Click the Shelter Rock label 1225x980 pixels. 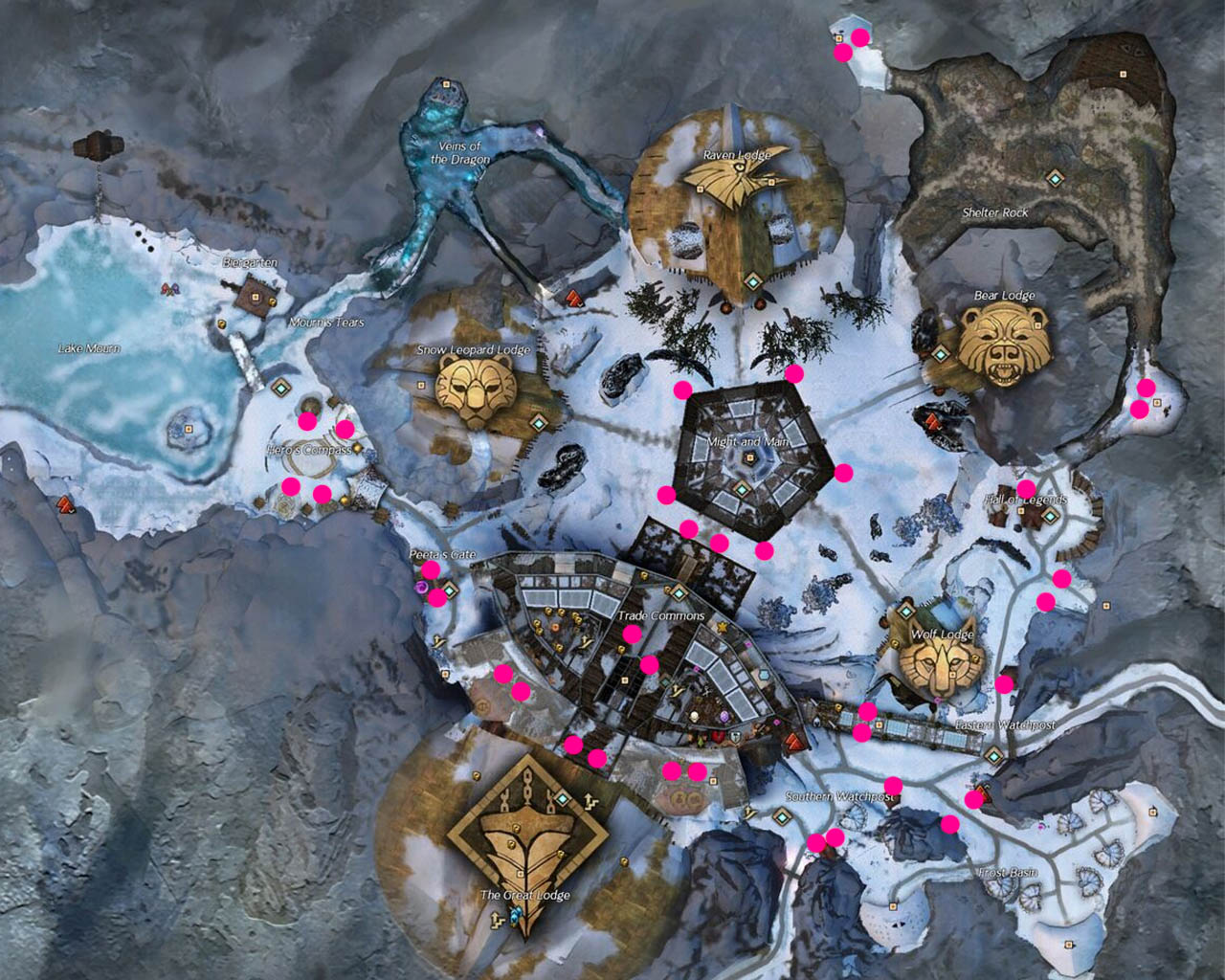point(995,212)
